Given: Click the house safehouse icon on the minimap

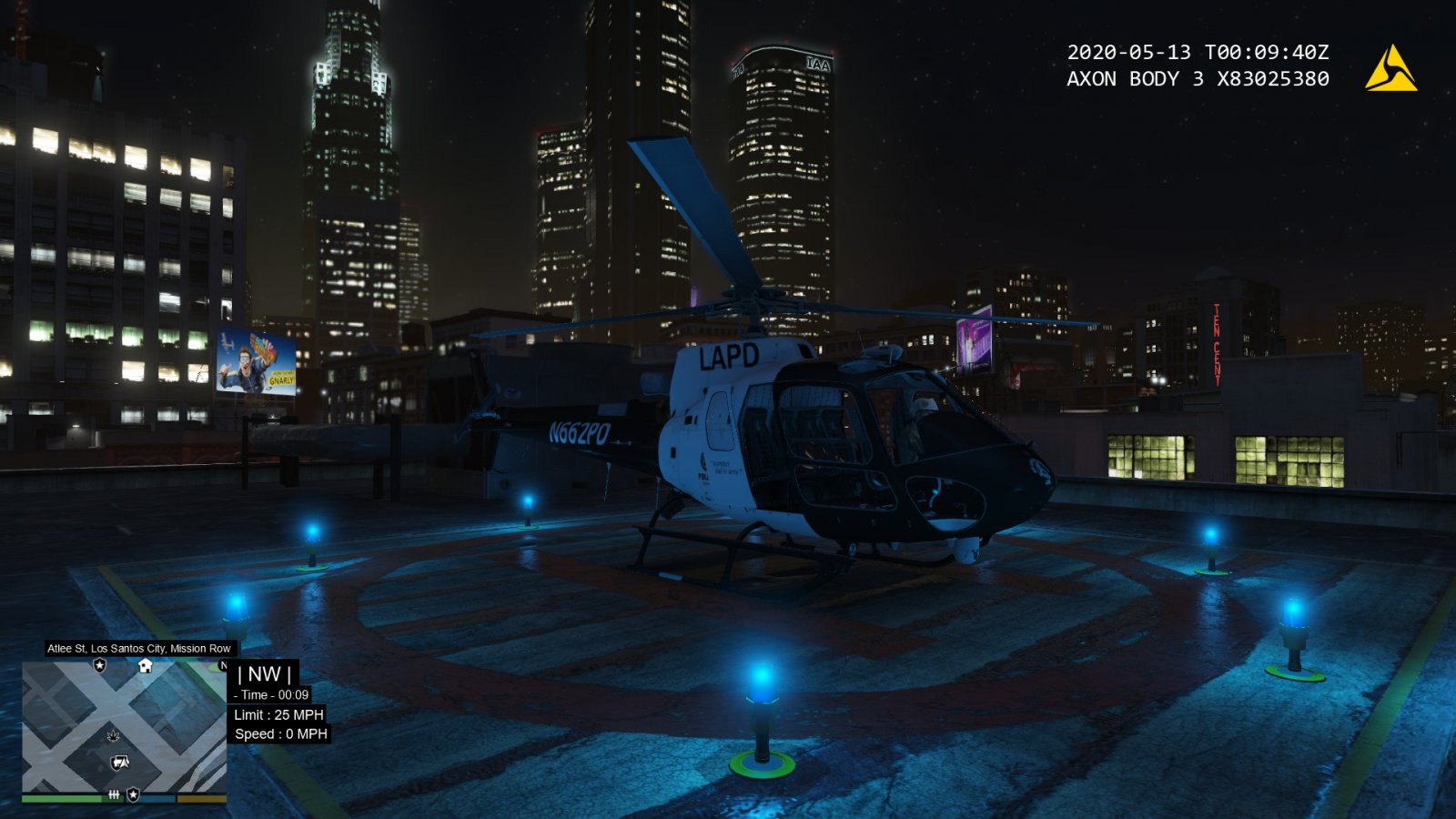Looking at the screenshot, I should [x=145, y=666].
